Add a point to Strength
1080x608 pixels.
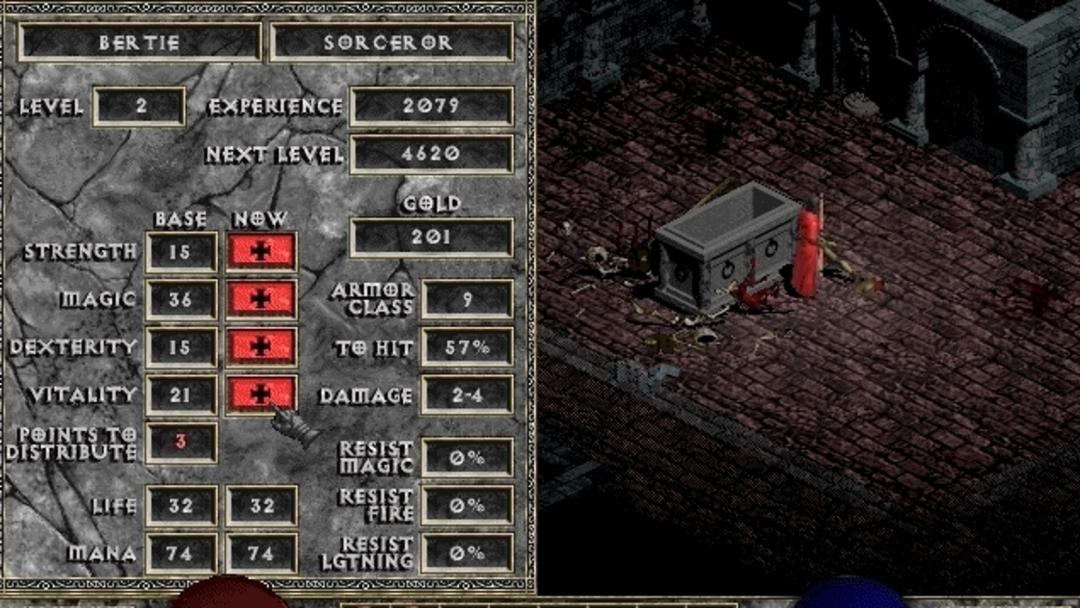[x=261, y=252]
